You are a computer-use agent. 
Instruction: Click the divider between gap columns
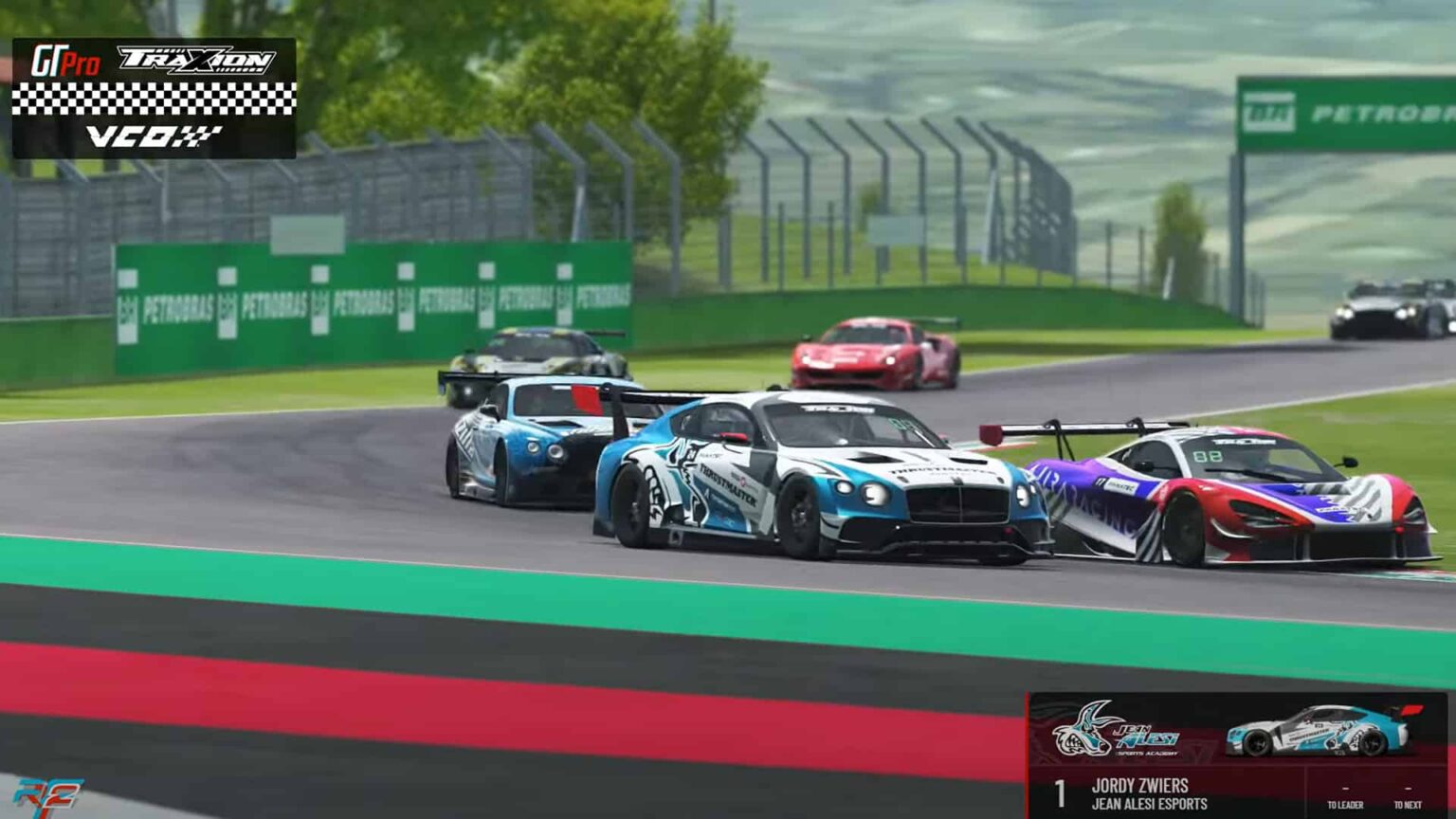tap(1306, 791)
